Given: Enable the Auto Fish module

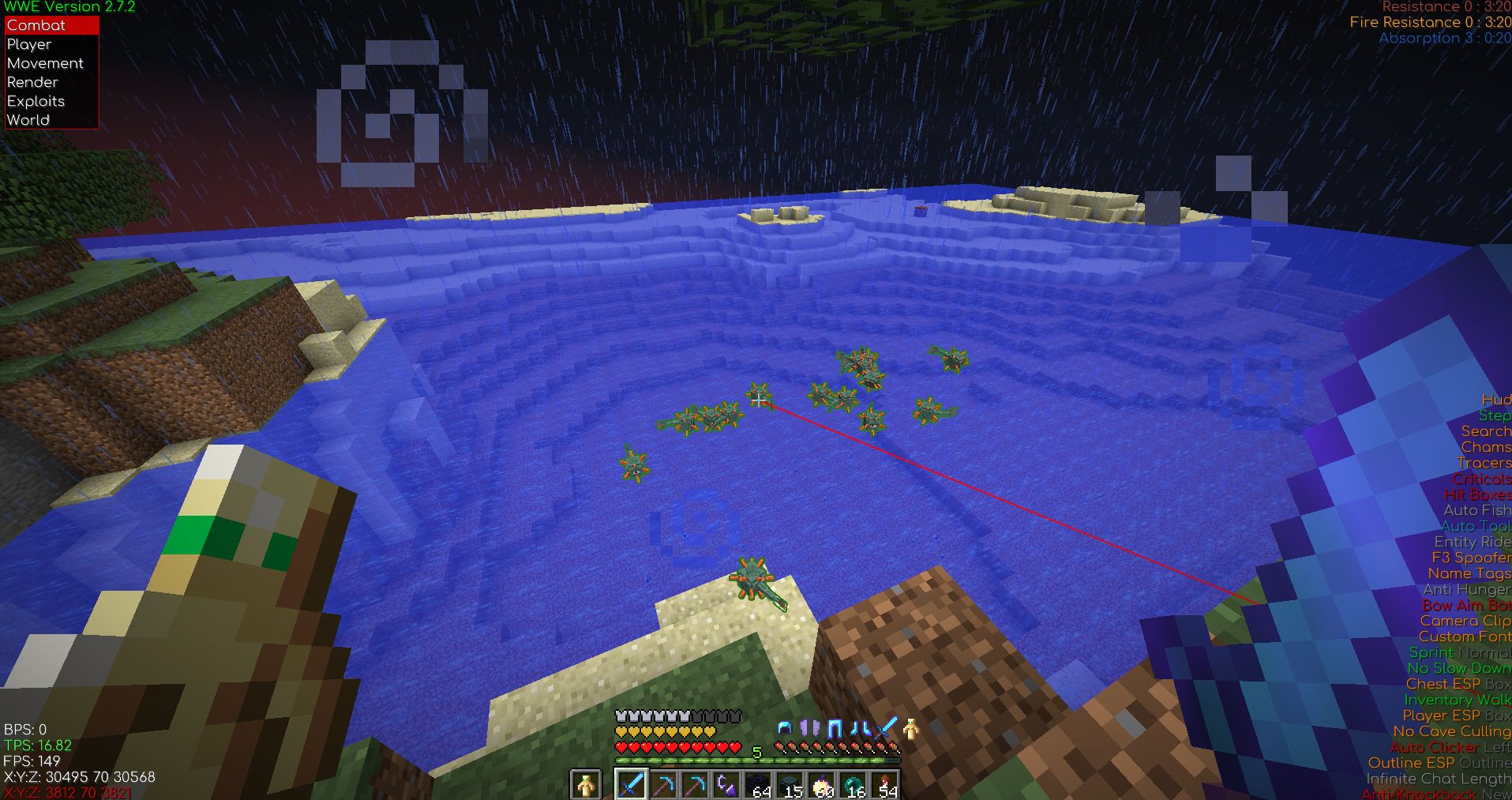Looking at the screenshot, I should (x=1474, y=511).
